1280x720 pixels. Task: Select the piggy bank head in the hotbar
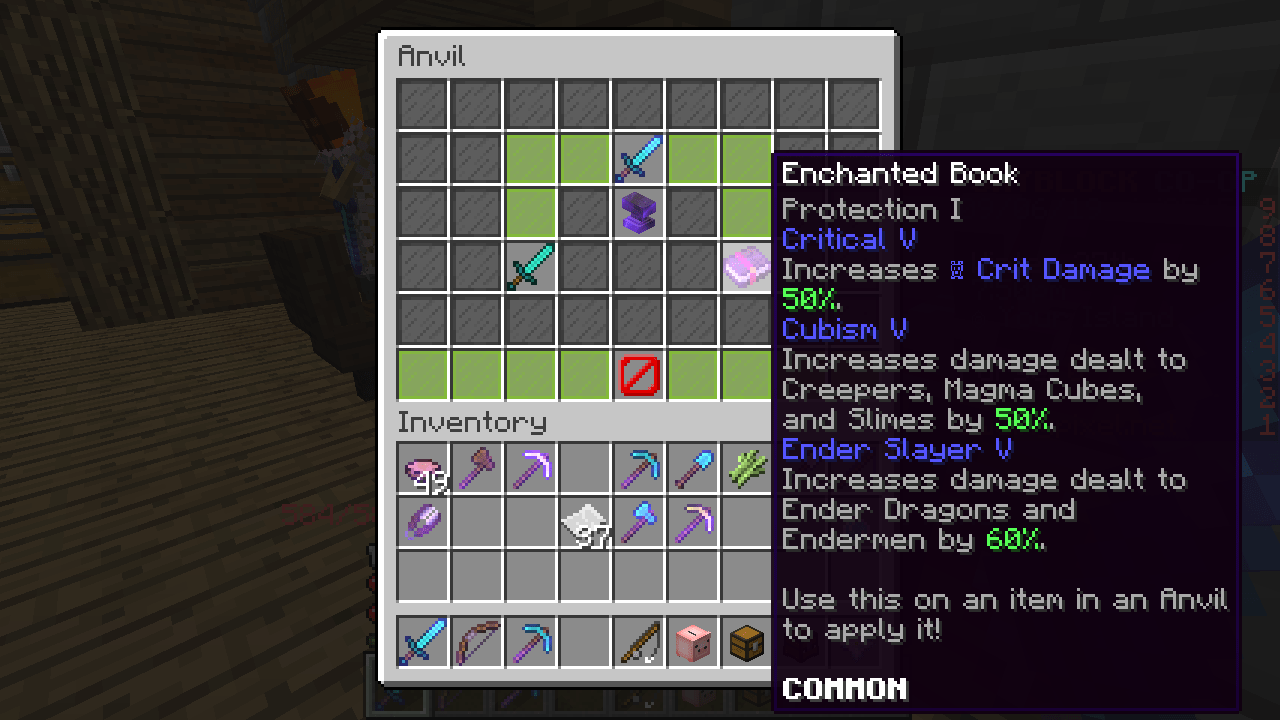[x=693, y=642]
